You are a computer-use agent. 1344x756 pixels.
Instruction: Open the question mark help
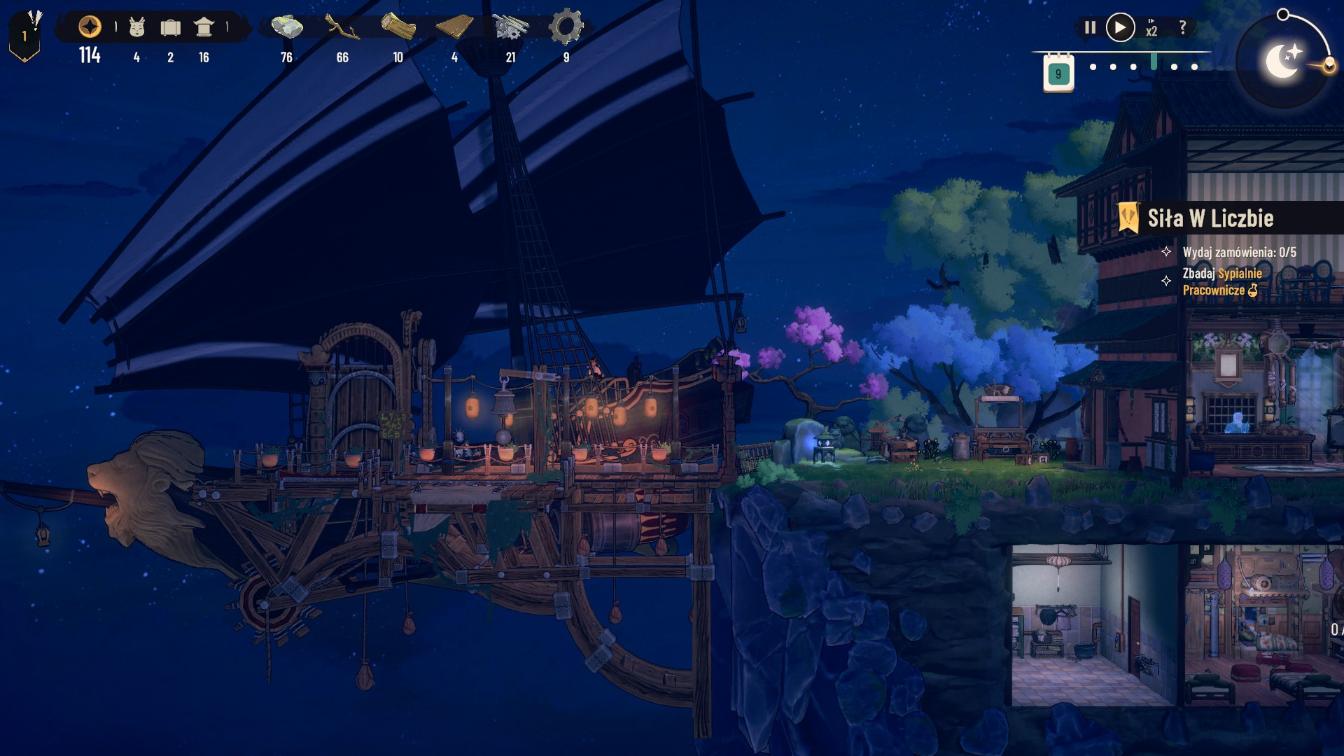(x=1183, y=28)
